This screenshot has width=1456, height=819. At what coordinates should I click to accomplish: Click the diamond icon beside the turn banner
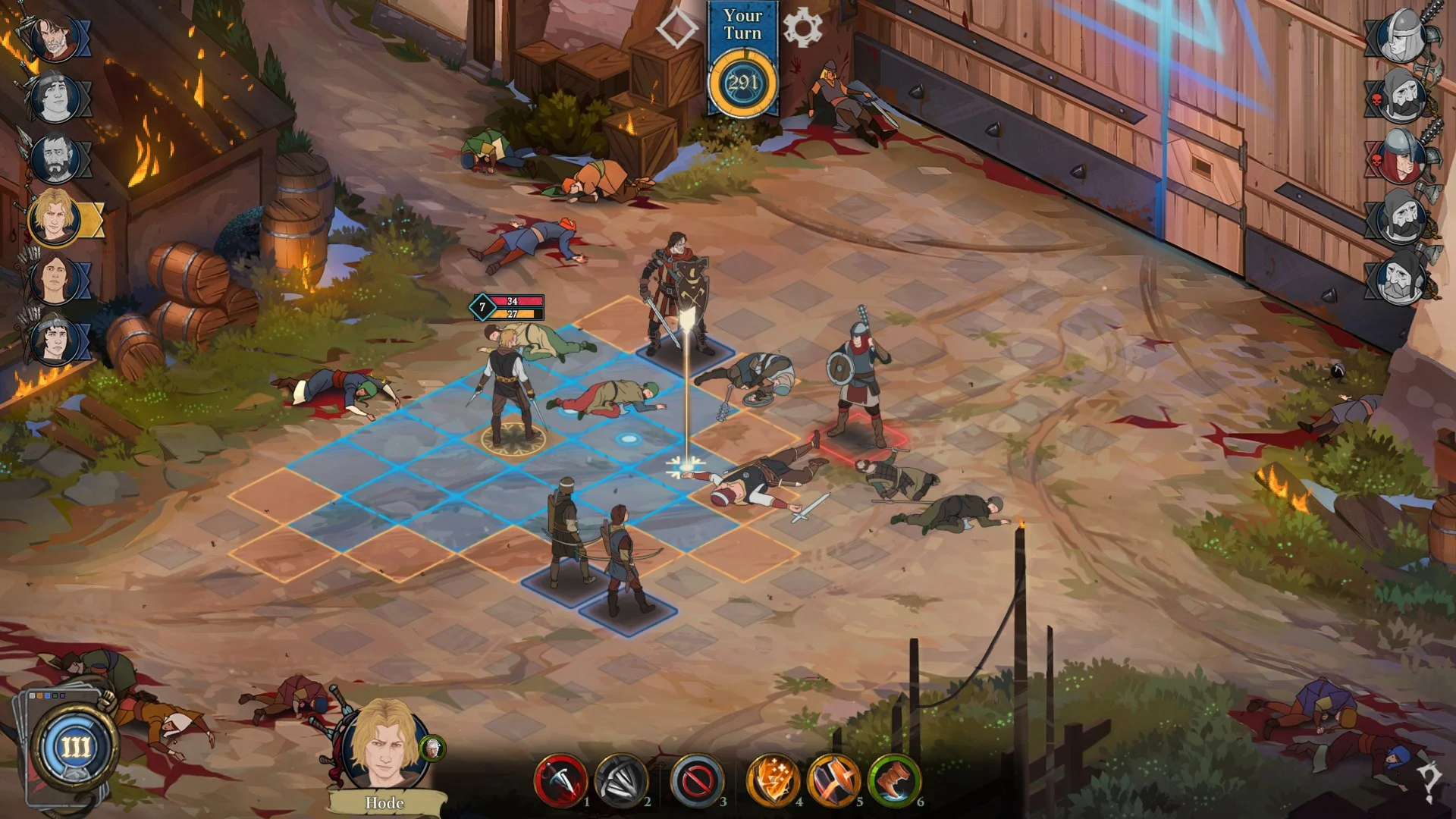[676, 28]
